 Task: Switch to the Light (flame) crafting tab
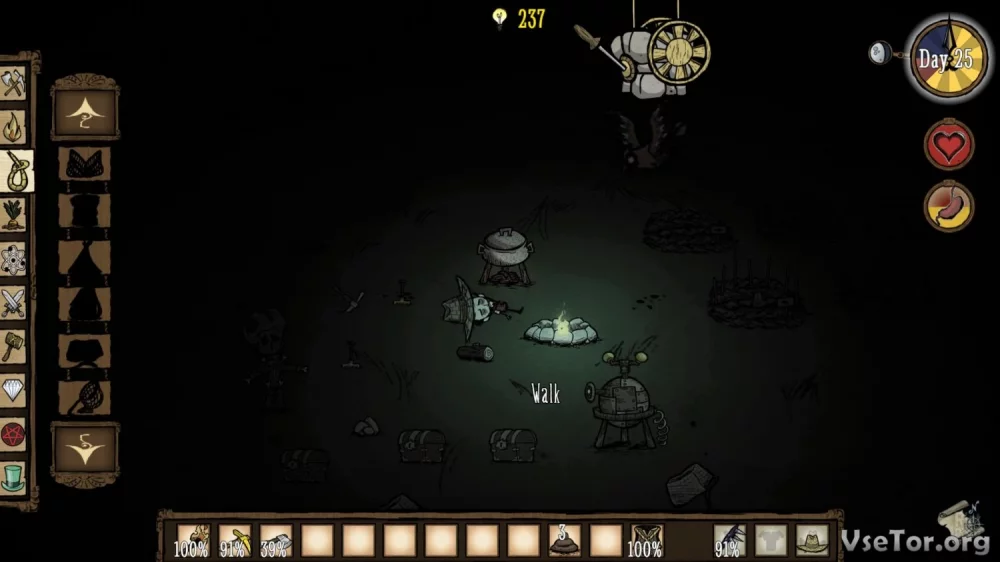pyautogui.click(x=13, y=127)
